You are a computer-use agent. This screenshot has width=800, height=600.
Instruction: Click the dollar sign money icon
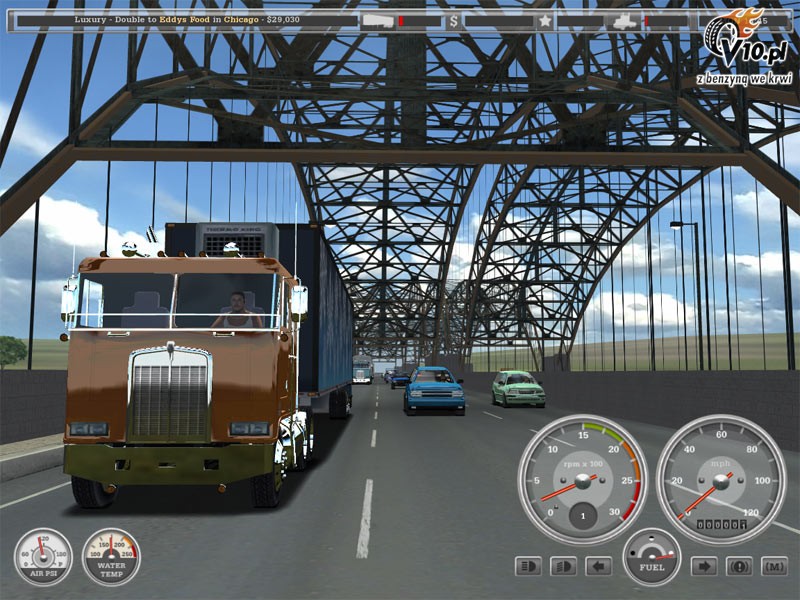pyautogui.click(x=454, y=20)
